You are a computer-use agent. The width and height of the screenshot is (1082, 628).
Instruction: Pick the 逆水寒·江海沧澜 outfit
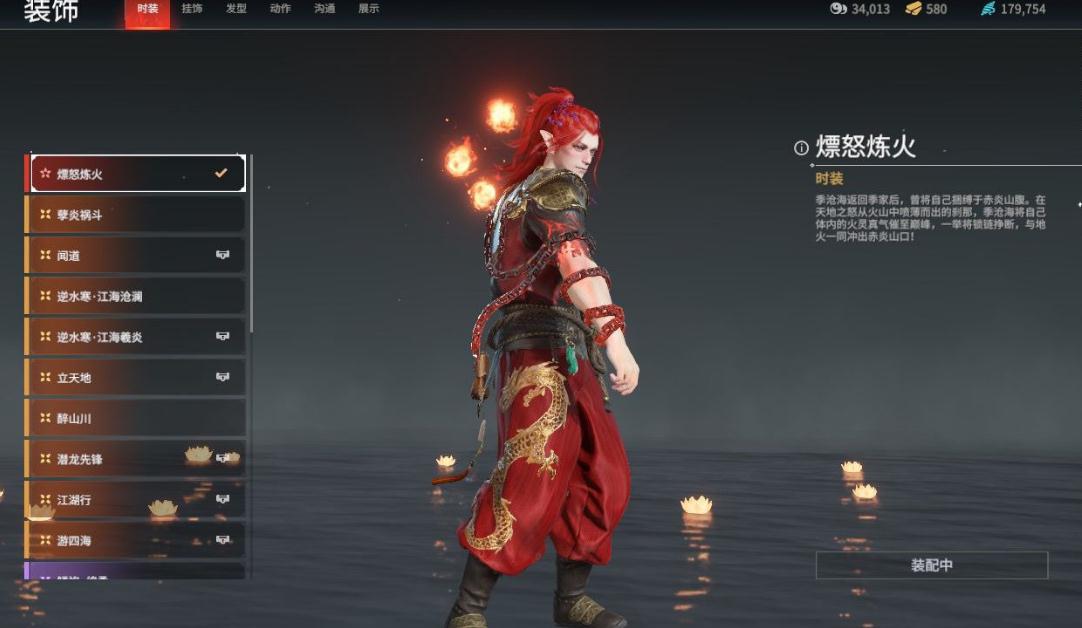(137, 297)
